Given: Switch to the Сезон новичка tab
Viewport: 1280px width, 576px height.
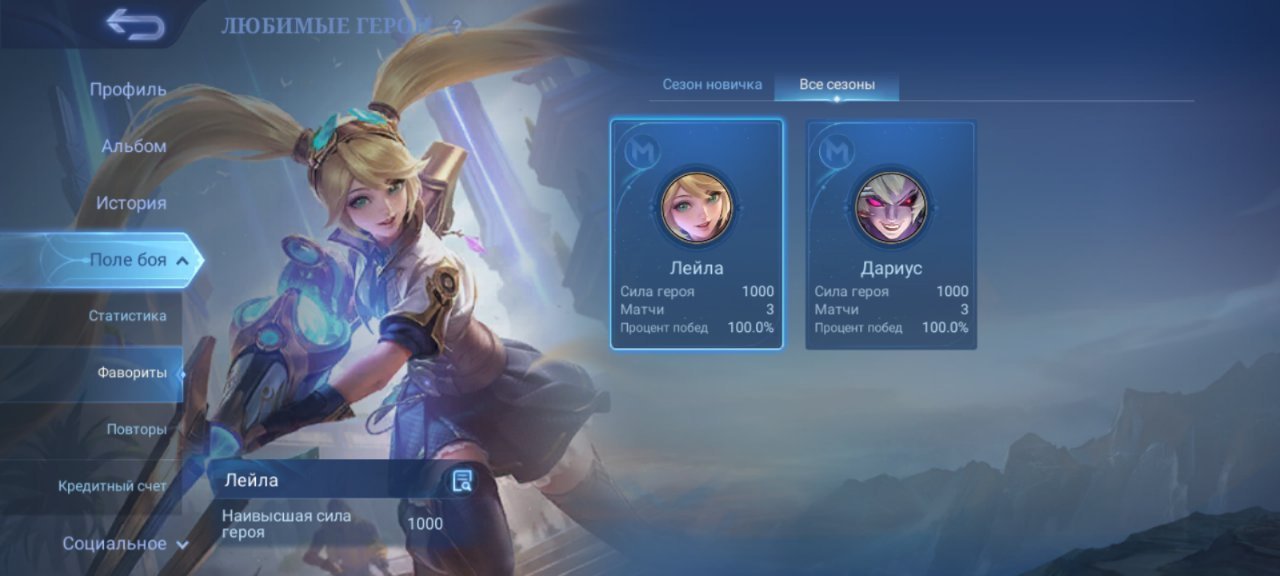Looking at the screenshot, I should coord(712,85).
